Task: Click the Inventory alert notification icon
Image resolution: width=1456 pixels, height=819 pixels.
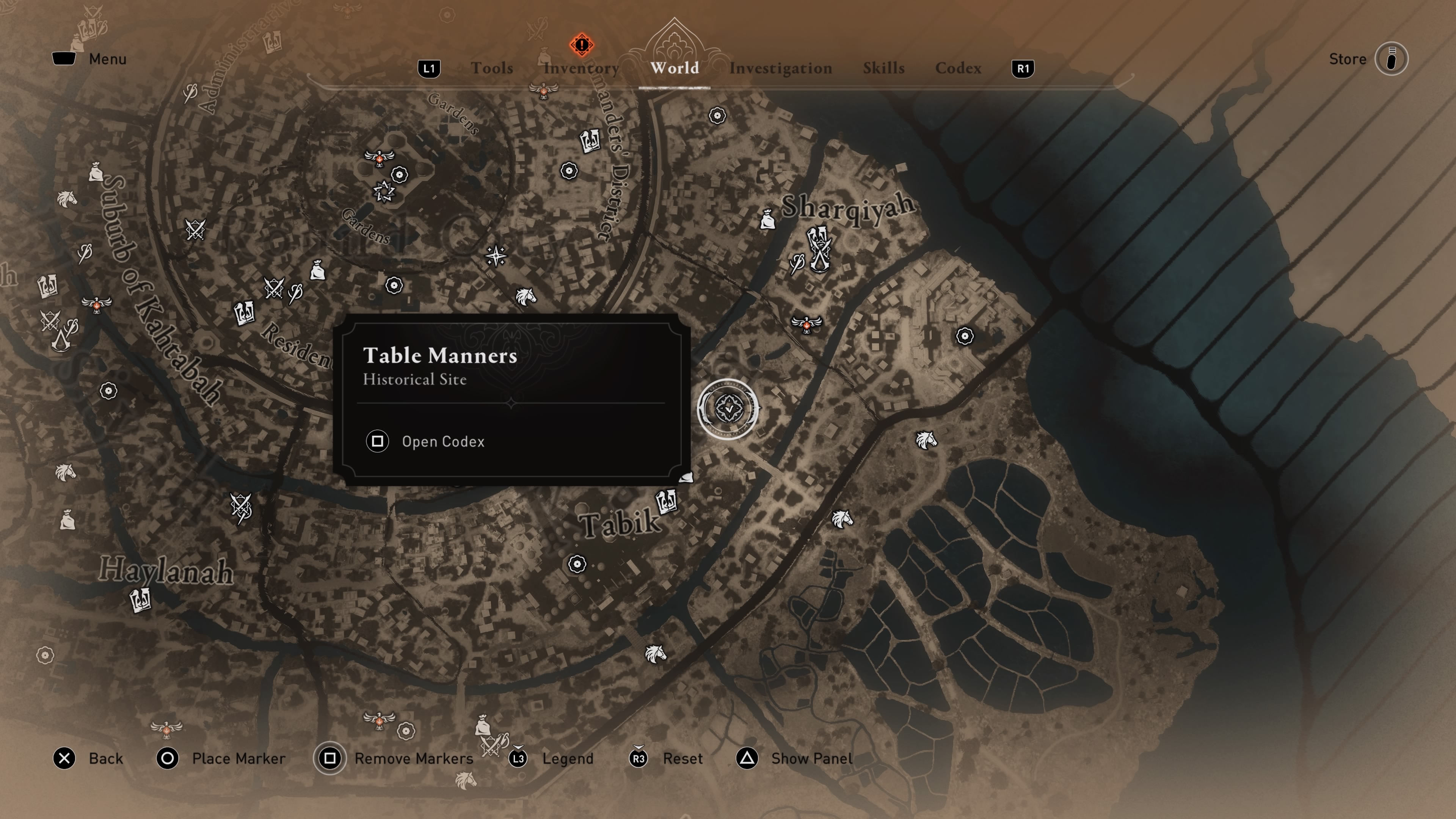Action: tap(581, 45)
